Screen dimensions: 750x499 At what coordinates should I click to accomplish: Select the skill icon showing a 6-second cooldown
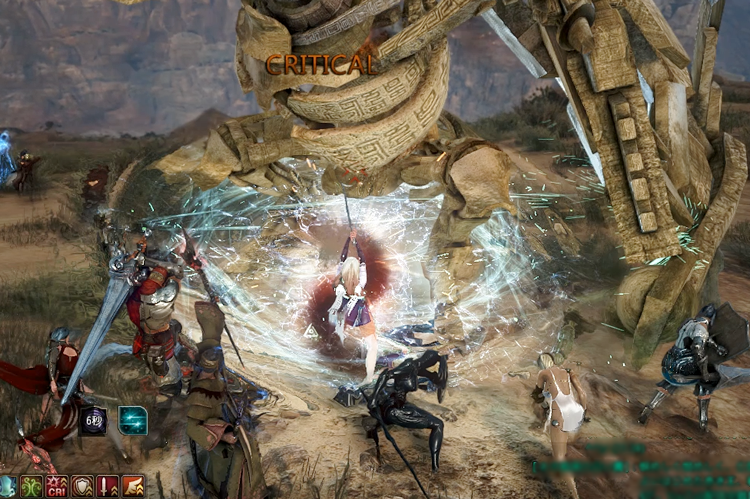[93, 420]
